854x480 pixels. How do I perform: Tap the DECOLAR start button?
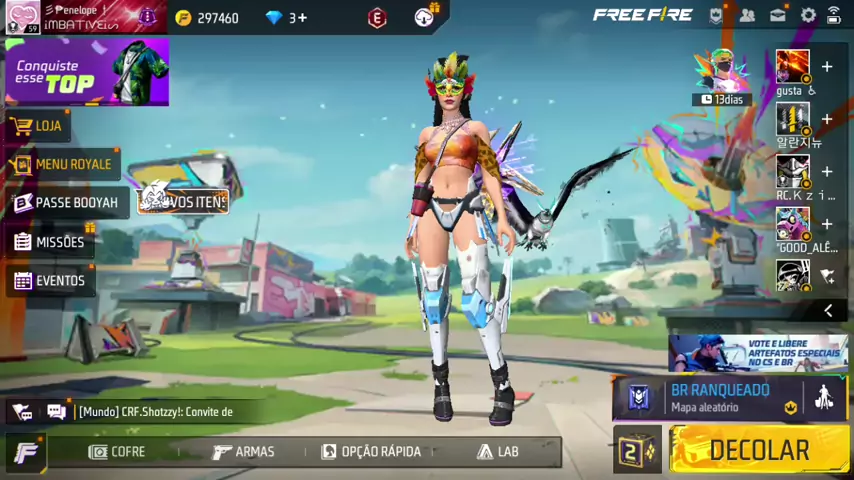pyautogui.click(x=759, y=451)
